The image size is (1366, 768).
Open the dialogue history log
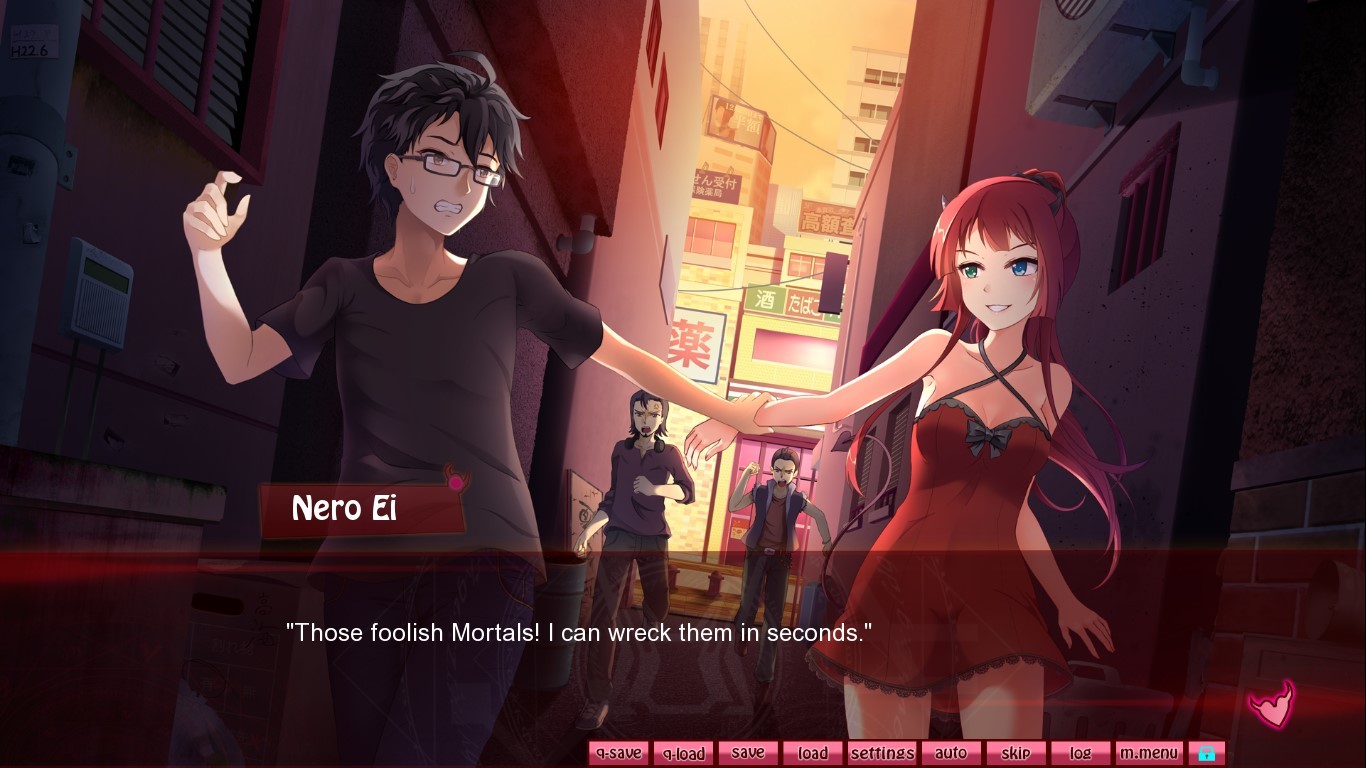click(x=1080, y=753)
